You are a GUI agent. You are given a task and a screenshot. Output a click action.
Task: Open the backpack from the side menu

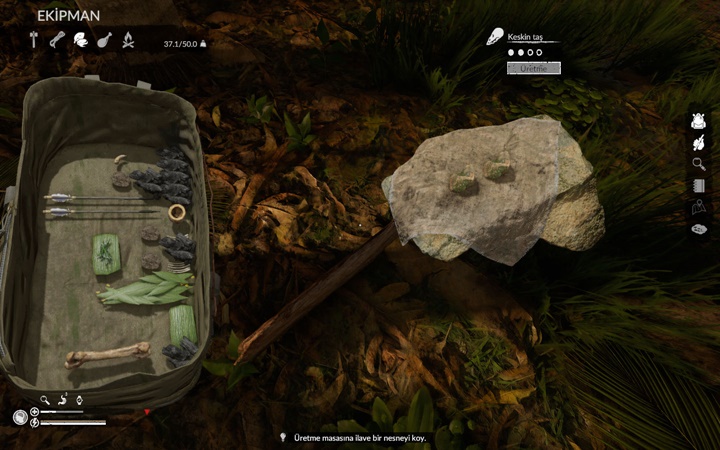pos(699,121)
